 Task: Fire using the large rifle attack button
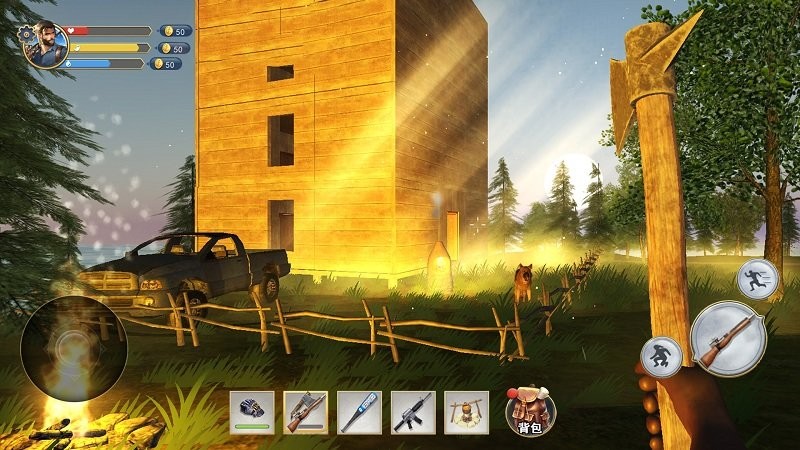click(x=728, y=338)
